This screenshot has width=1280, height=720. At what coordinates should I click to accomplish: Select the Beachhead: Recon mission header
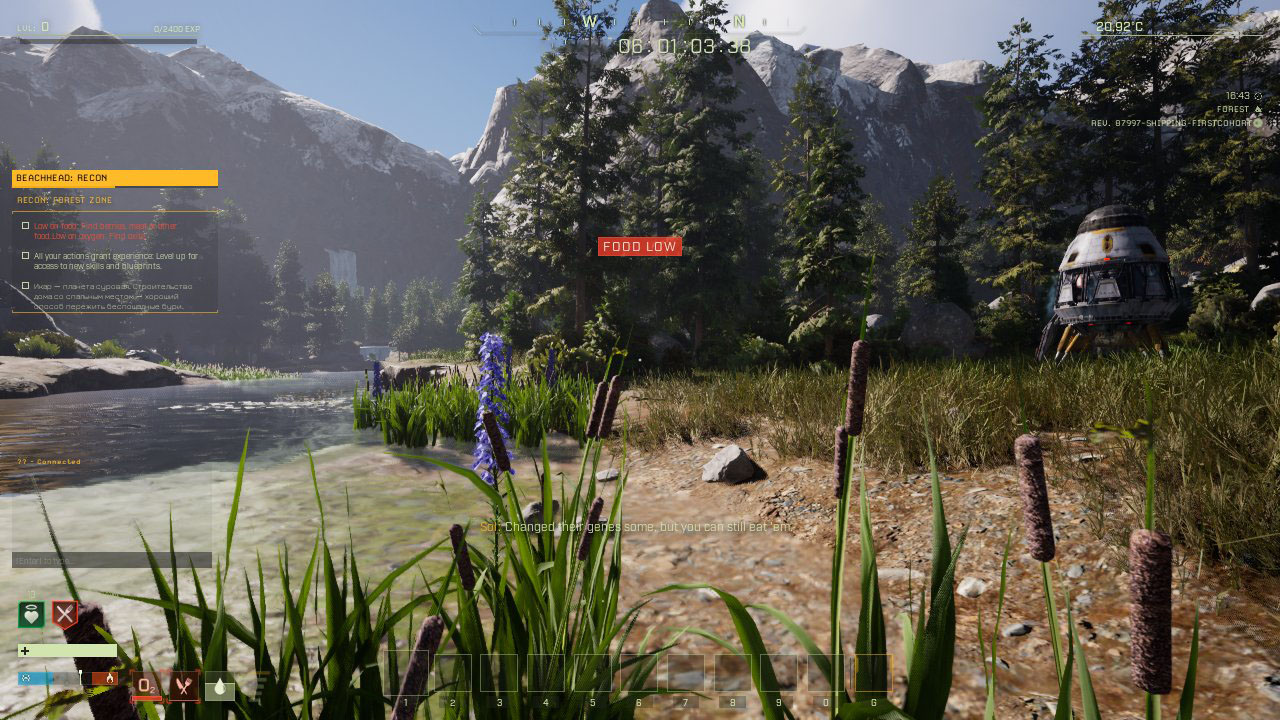point(114,178)
